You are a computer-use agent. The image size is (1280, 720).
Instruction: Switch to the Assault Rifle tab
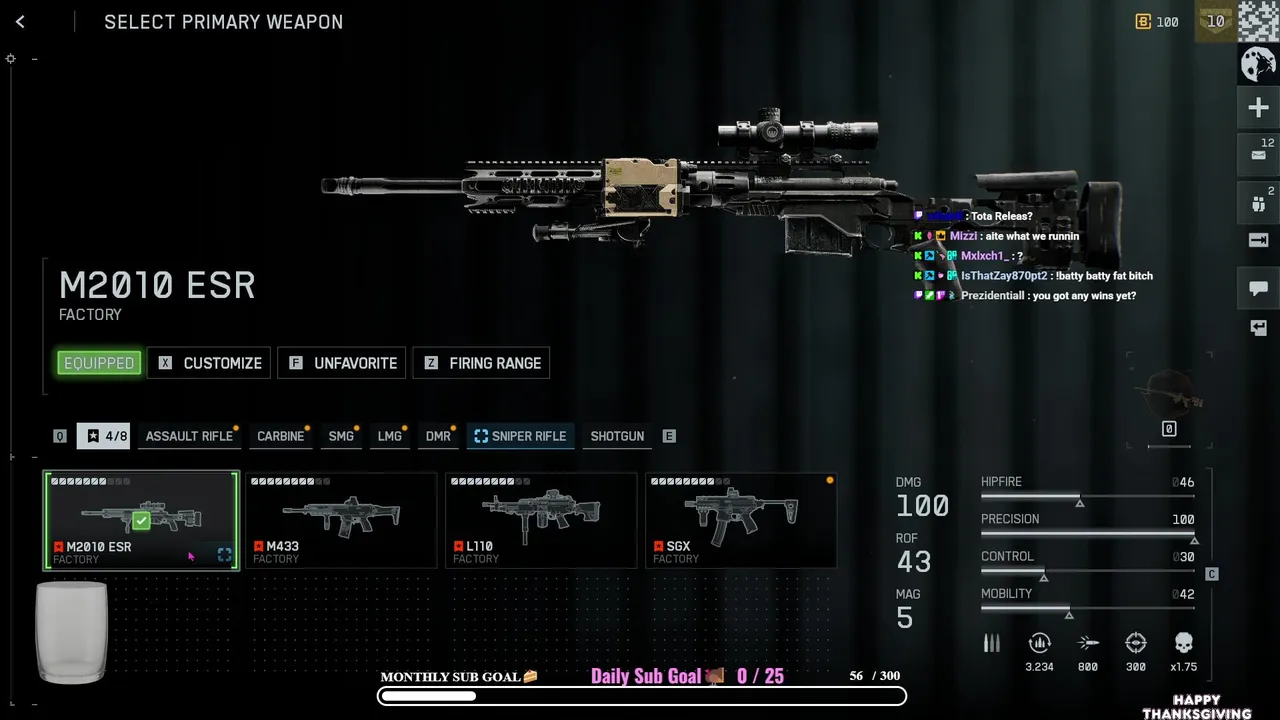point(189,436)
